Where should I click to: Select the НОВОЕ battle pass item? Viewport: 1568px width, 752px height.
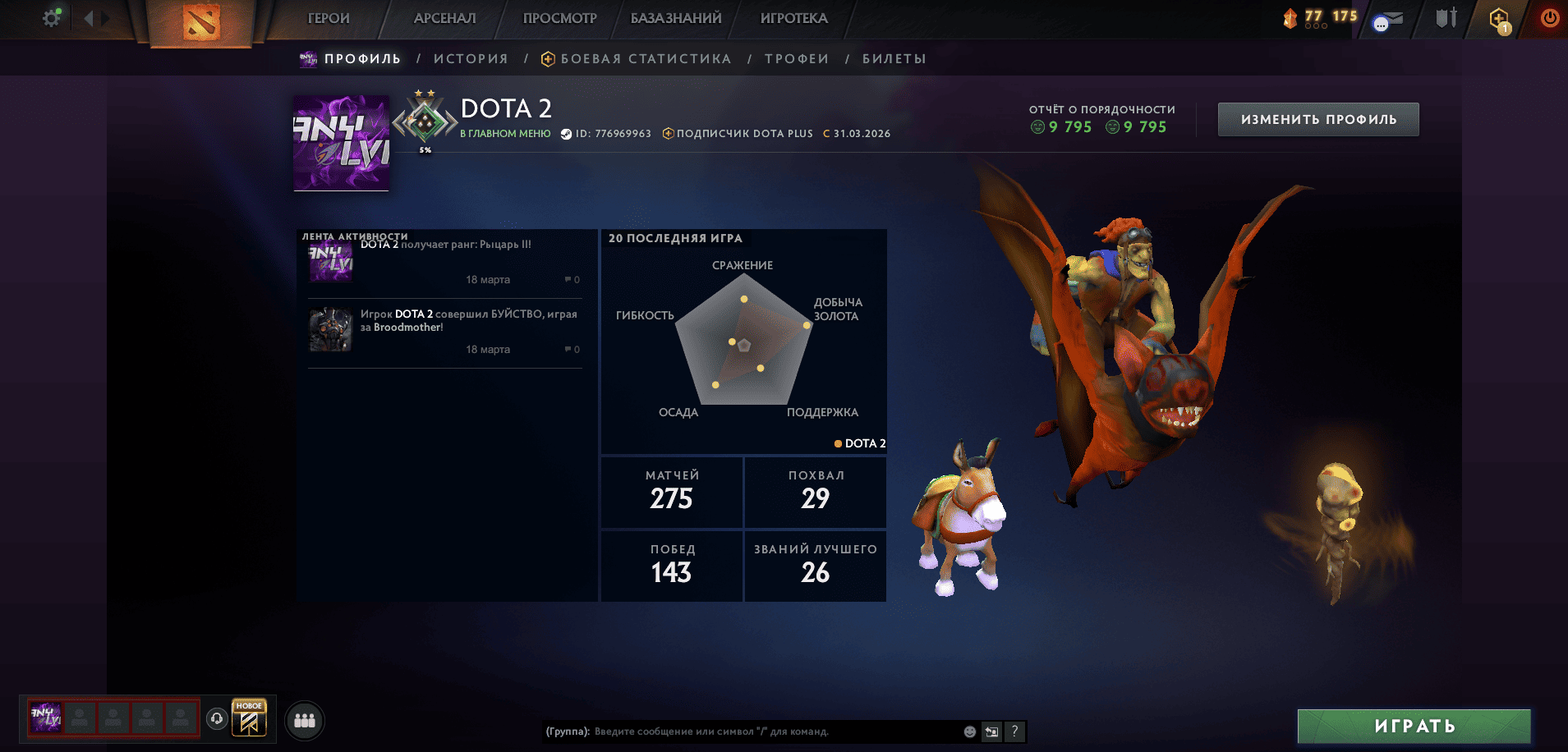pyautogui.click(x=248, y=718)
